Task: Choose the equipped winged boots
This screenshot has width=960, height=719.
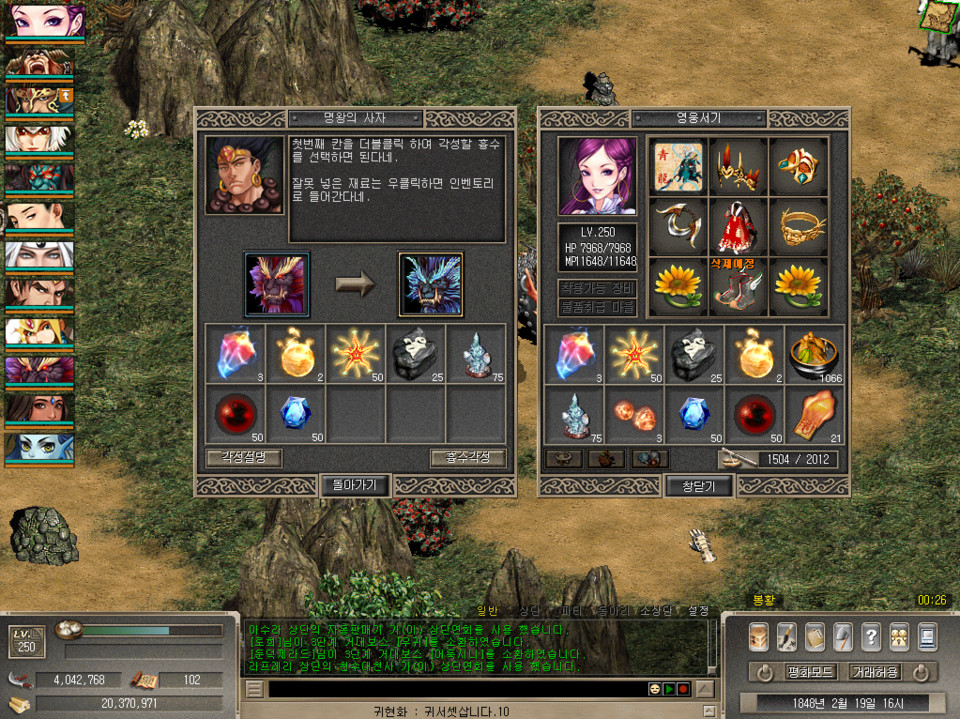Action: (737, 289)
